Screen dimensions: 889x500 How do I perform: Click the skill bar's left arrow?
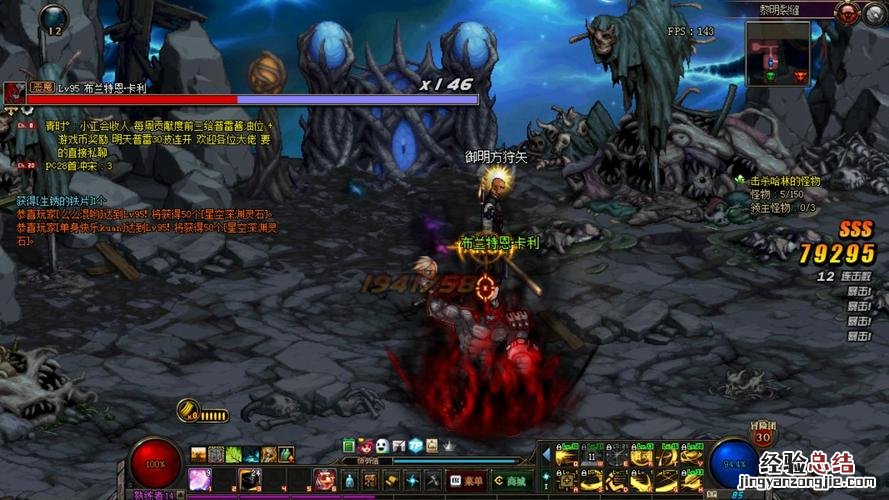[x=546, y=455]
